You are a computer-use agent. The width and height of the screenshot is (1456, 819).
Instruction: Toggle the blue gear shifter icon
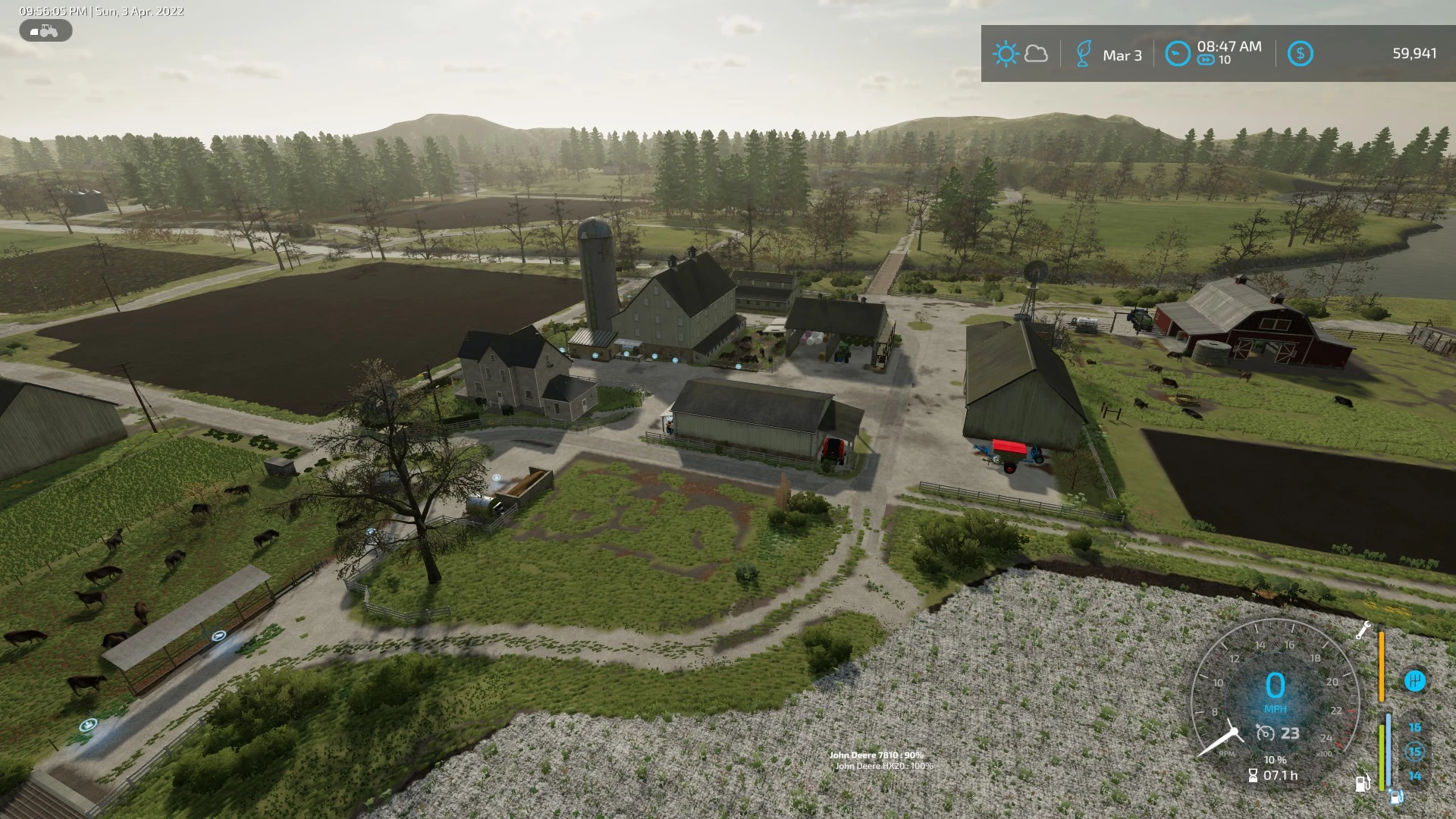click(x=1414, y=681)
